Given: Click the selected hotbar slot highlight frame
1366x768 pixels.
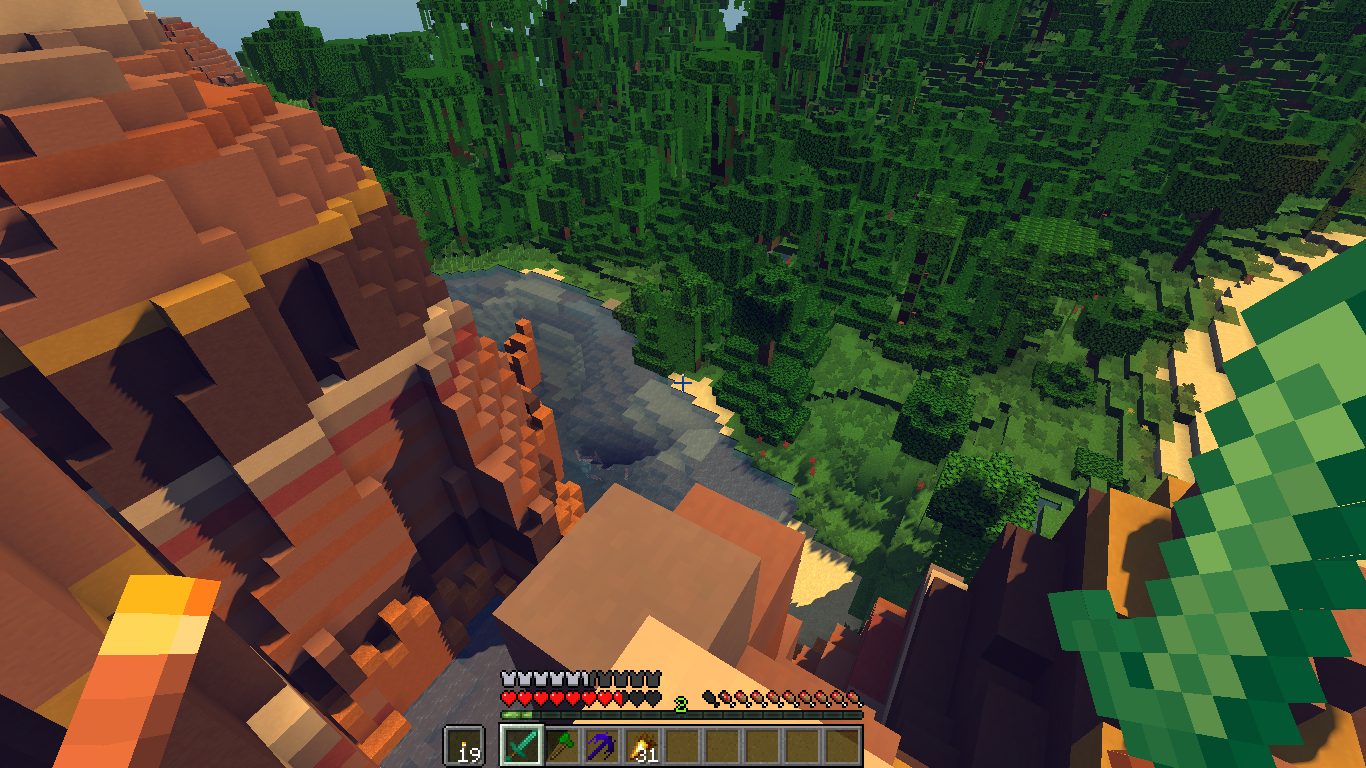Looking at the screenshot, I should pos(519,746).
